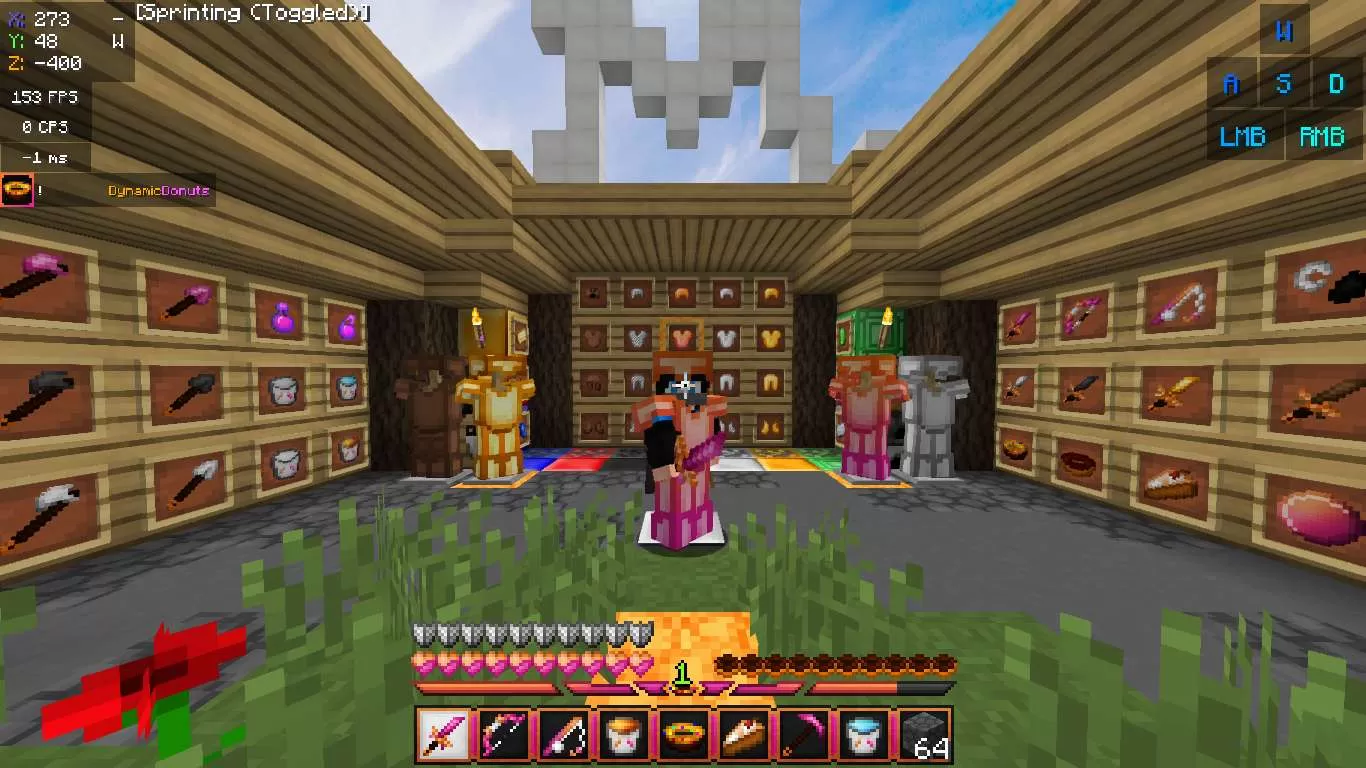Toggle the W key on the keystrokes overlay
The height and width of the screenshot is (768, 1366).
pyautogui.click(x=1285, y=32)
